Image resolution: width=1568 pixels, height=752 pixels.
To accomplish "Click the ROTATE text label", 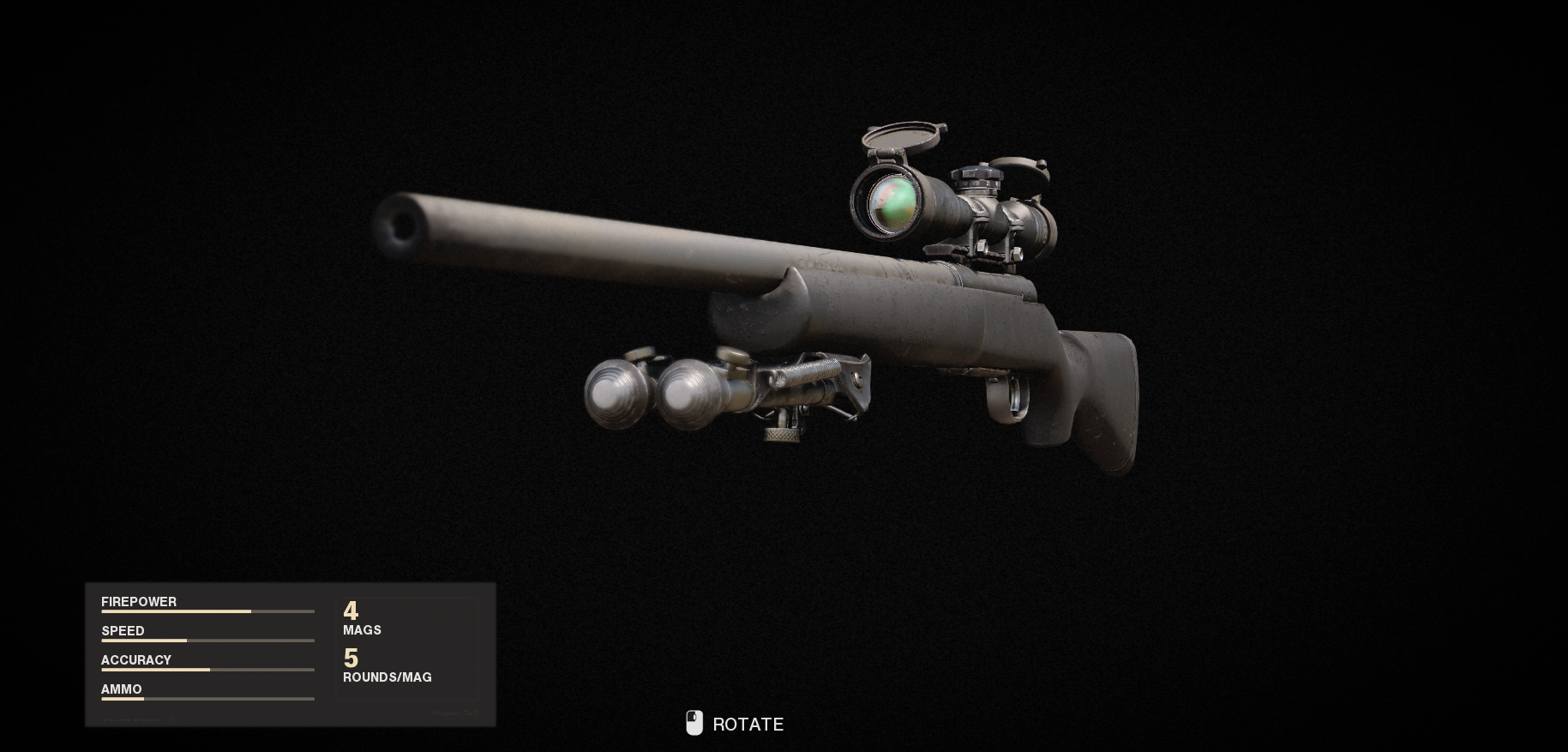I will point(747,725).
